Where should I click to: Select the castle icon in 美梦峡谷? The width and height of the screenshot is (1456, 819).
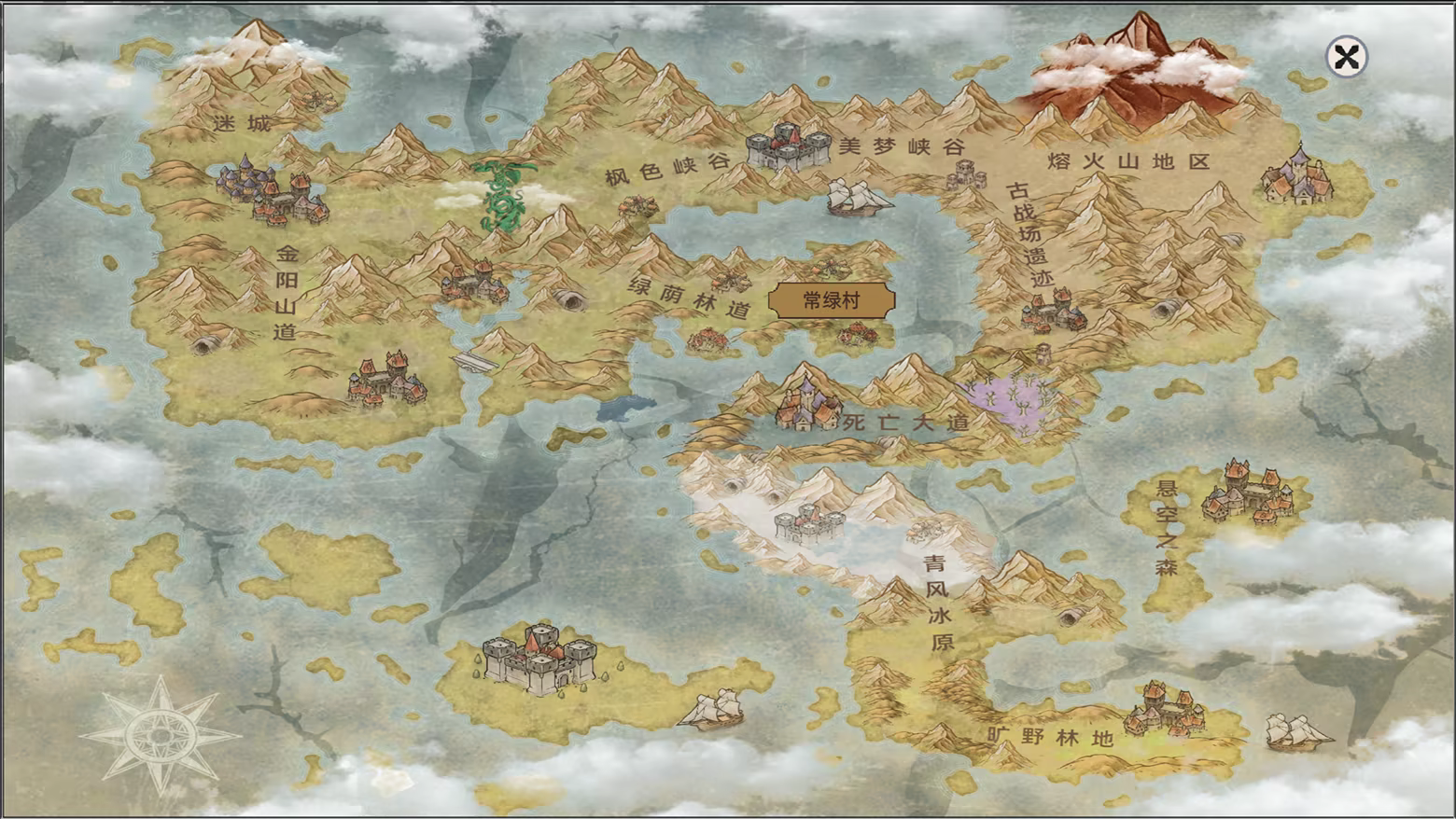(789, 145)
